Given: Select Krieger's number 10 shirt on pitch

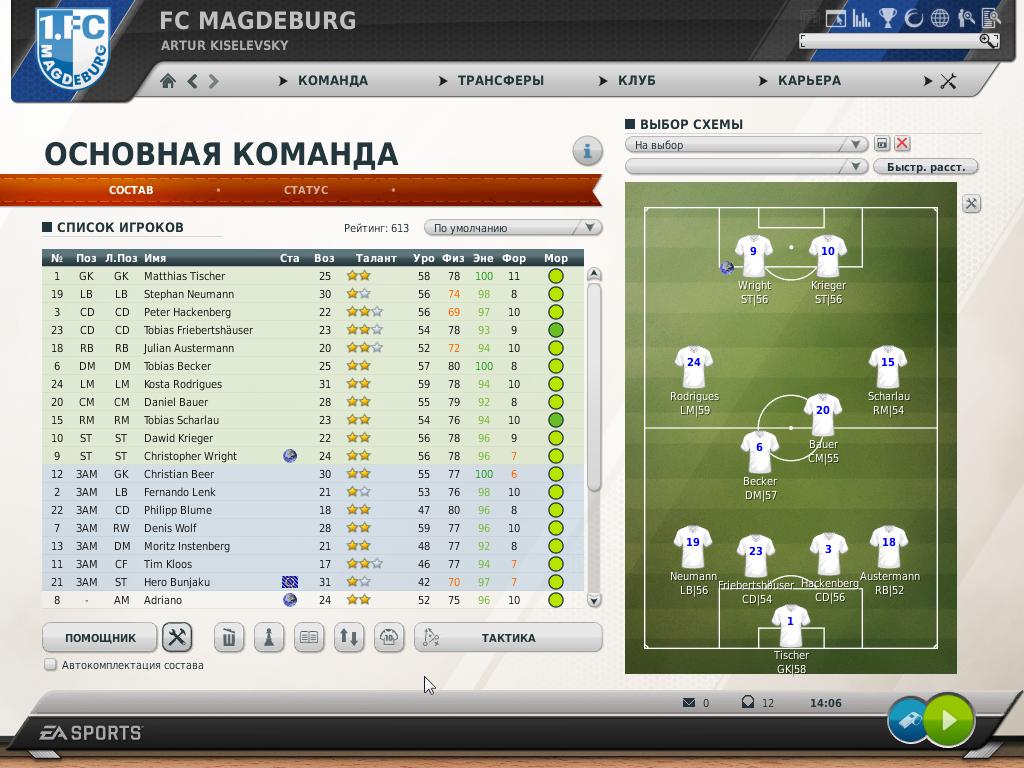Looking at the screenshot, I should coord(827,254).
